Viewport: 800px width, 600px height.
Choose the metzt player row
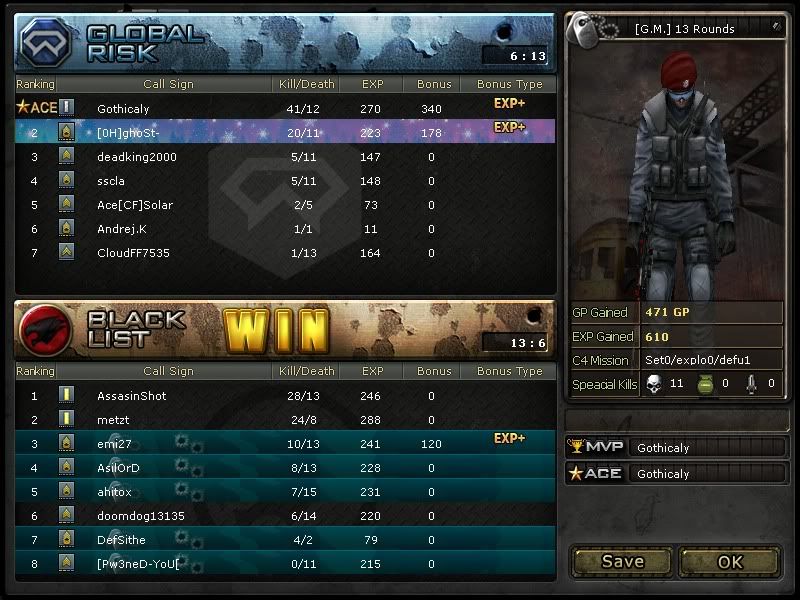tap(285, 420)
